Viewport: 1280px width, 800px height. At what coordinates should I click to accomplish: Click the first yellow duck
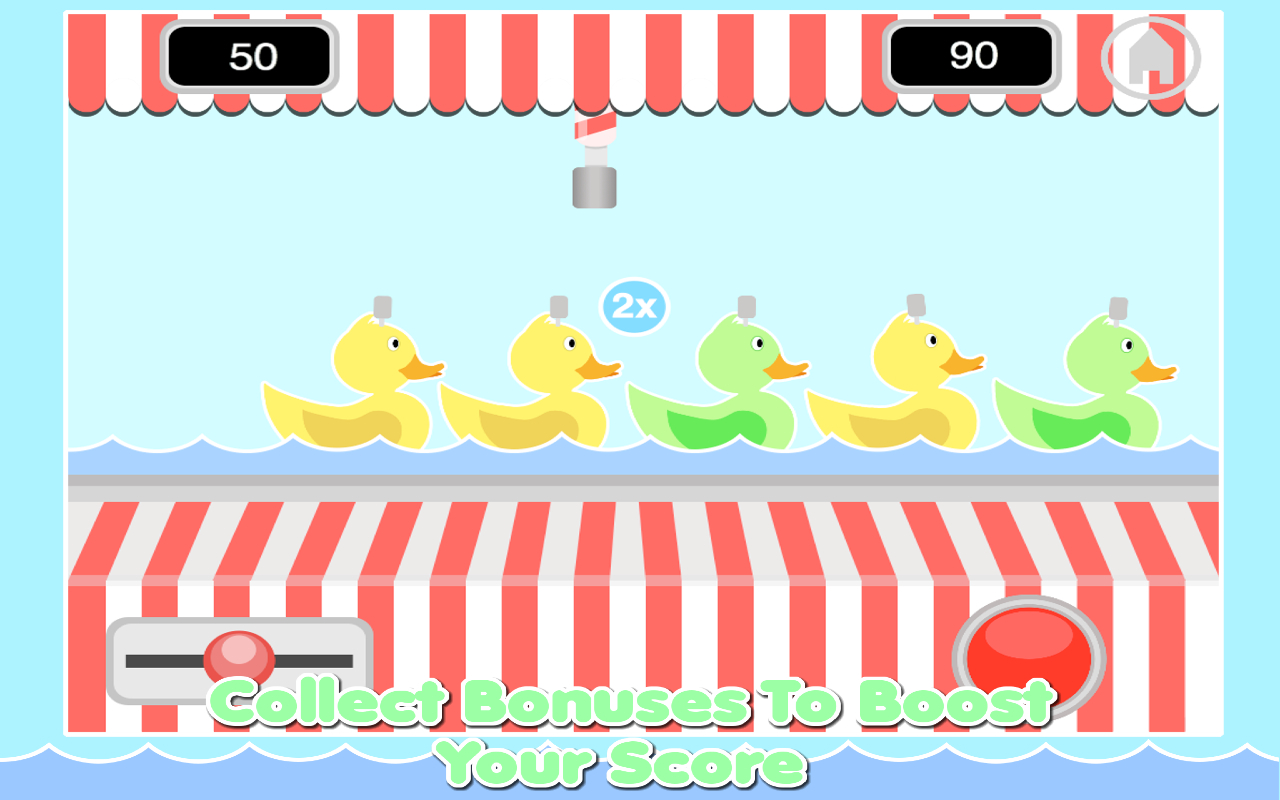[370, 390]
